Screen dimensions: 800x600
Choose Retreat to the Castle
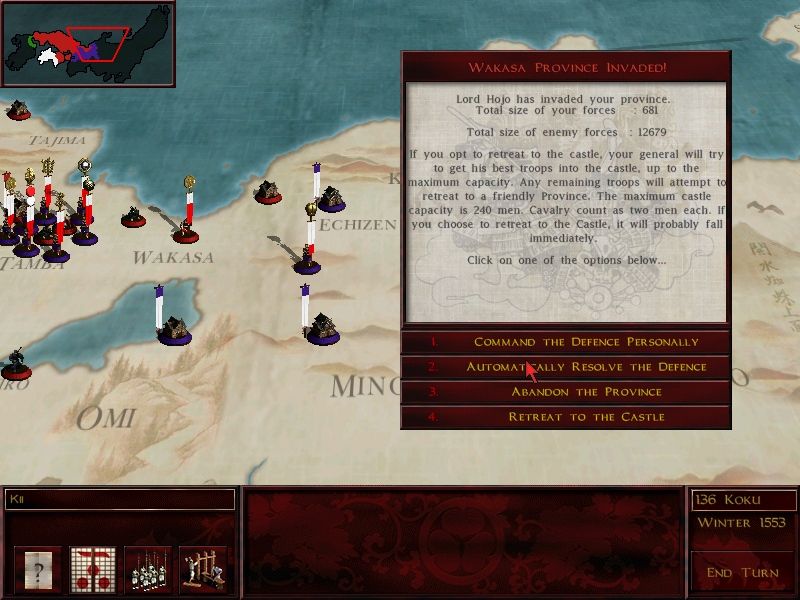point(566,417)
